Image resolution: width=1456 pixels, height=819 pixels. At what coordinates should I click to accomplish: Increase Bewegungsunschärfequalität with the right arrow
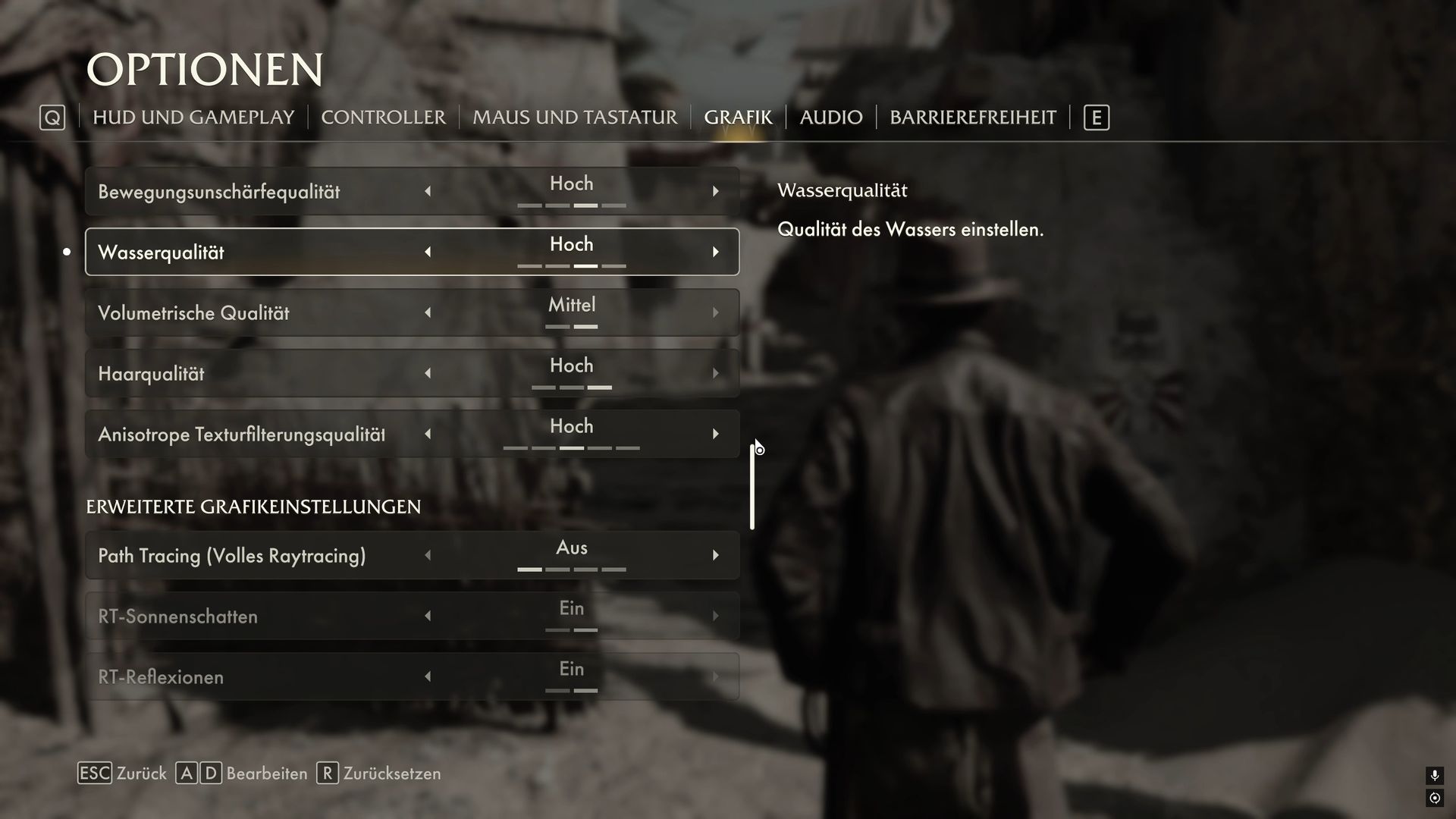[x=715, y=191]
